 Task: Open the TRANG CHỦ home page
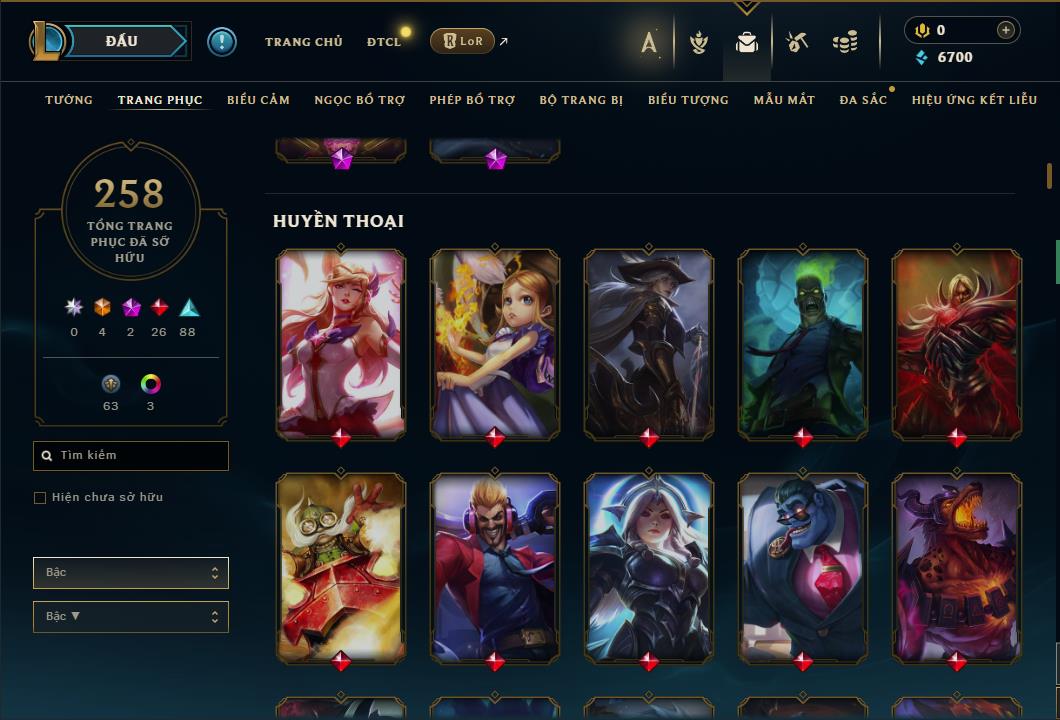pos(303,42)
